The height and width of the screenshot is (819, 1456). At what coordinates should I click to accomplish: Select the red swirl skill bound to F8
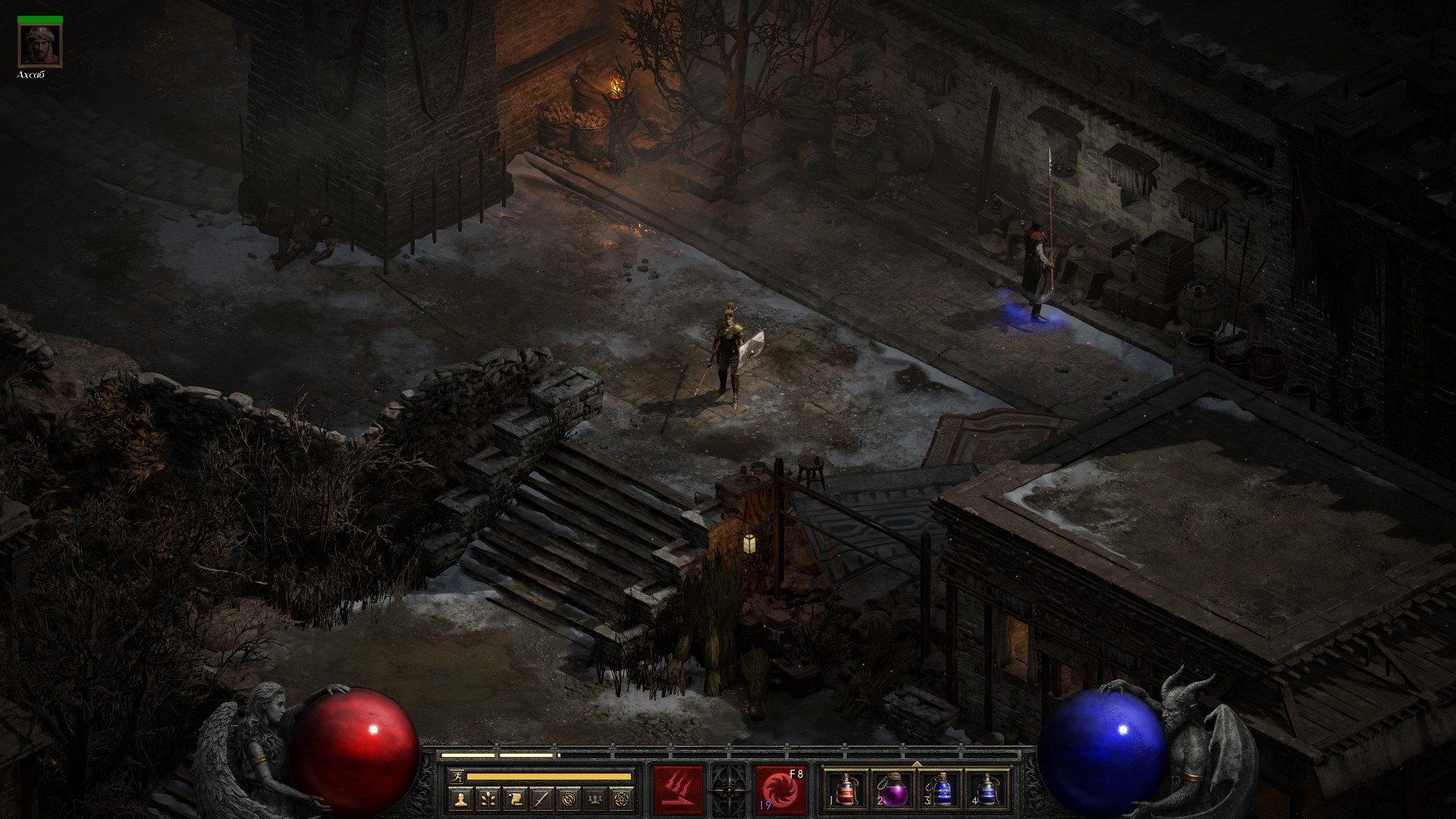781,789
